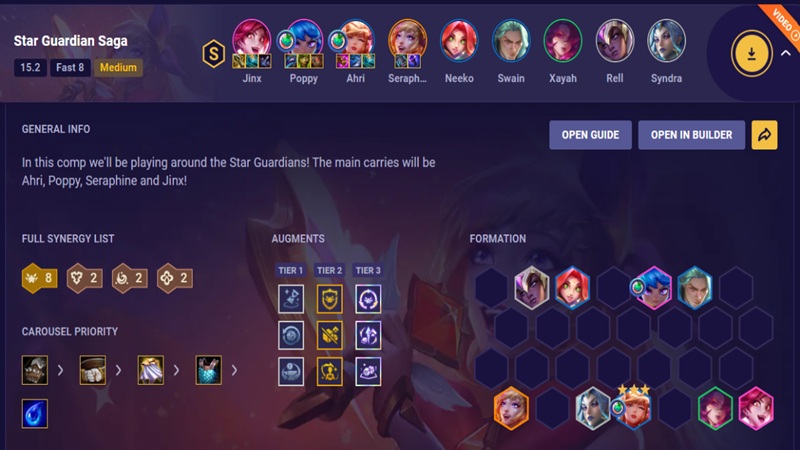Viewport: 800px width, 450px height.
Task: Select Neeko champion portrait
Action: point(459,40)
